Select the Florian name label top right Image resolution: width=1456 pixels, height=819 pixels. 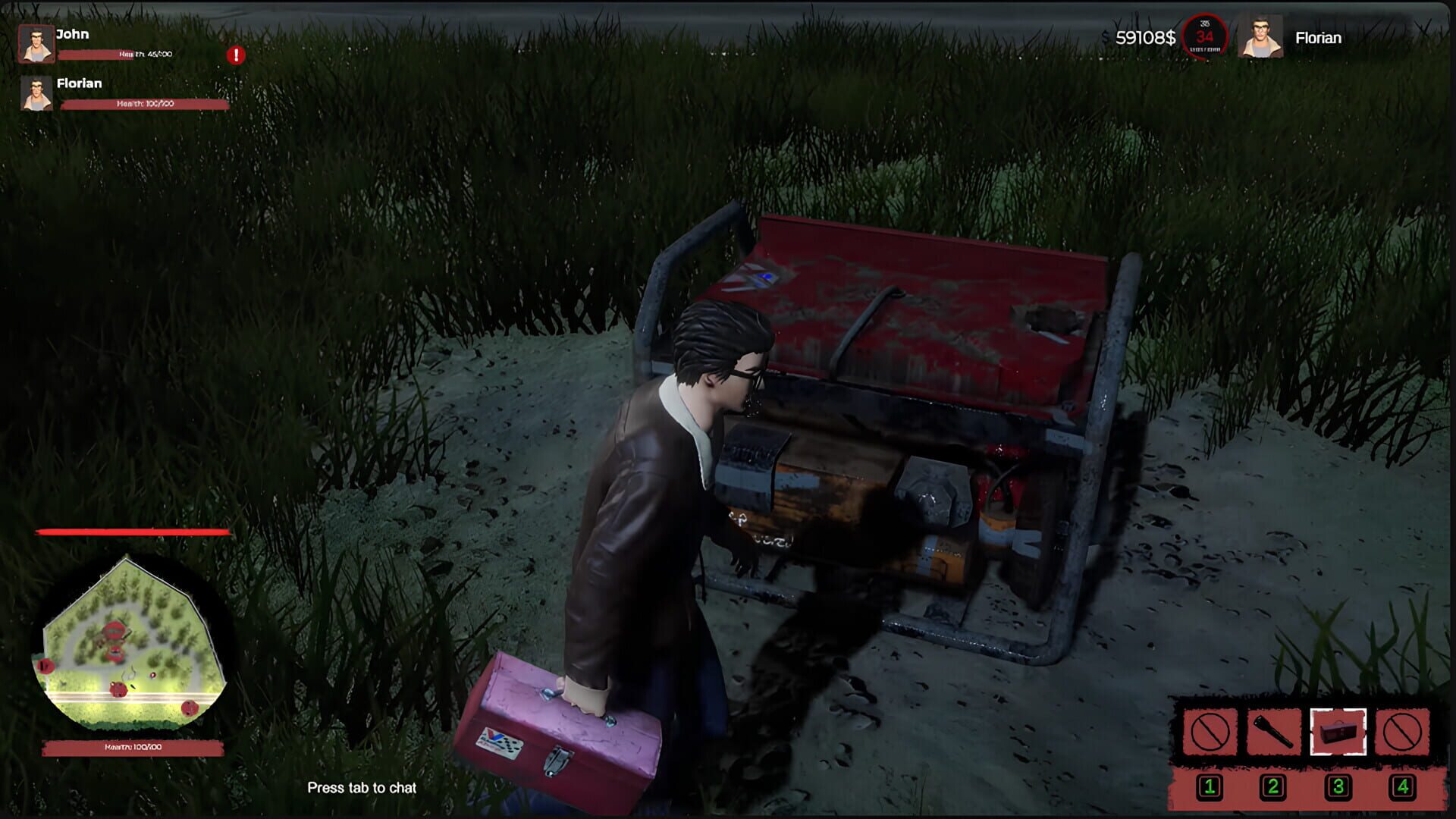[x=1318, y=37]
